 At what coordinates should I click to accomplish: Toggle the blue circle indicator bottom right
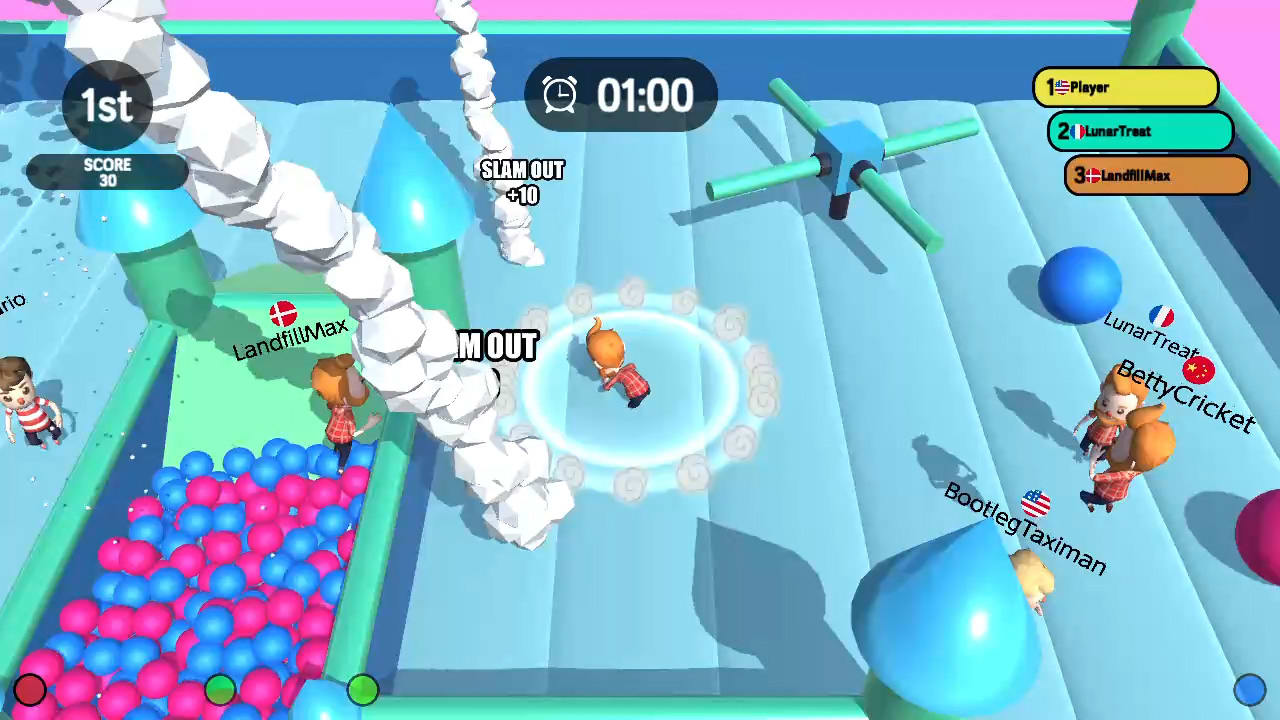pyautogui.click(x=1251, y=688)
